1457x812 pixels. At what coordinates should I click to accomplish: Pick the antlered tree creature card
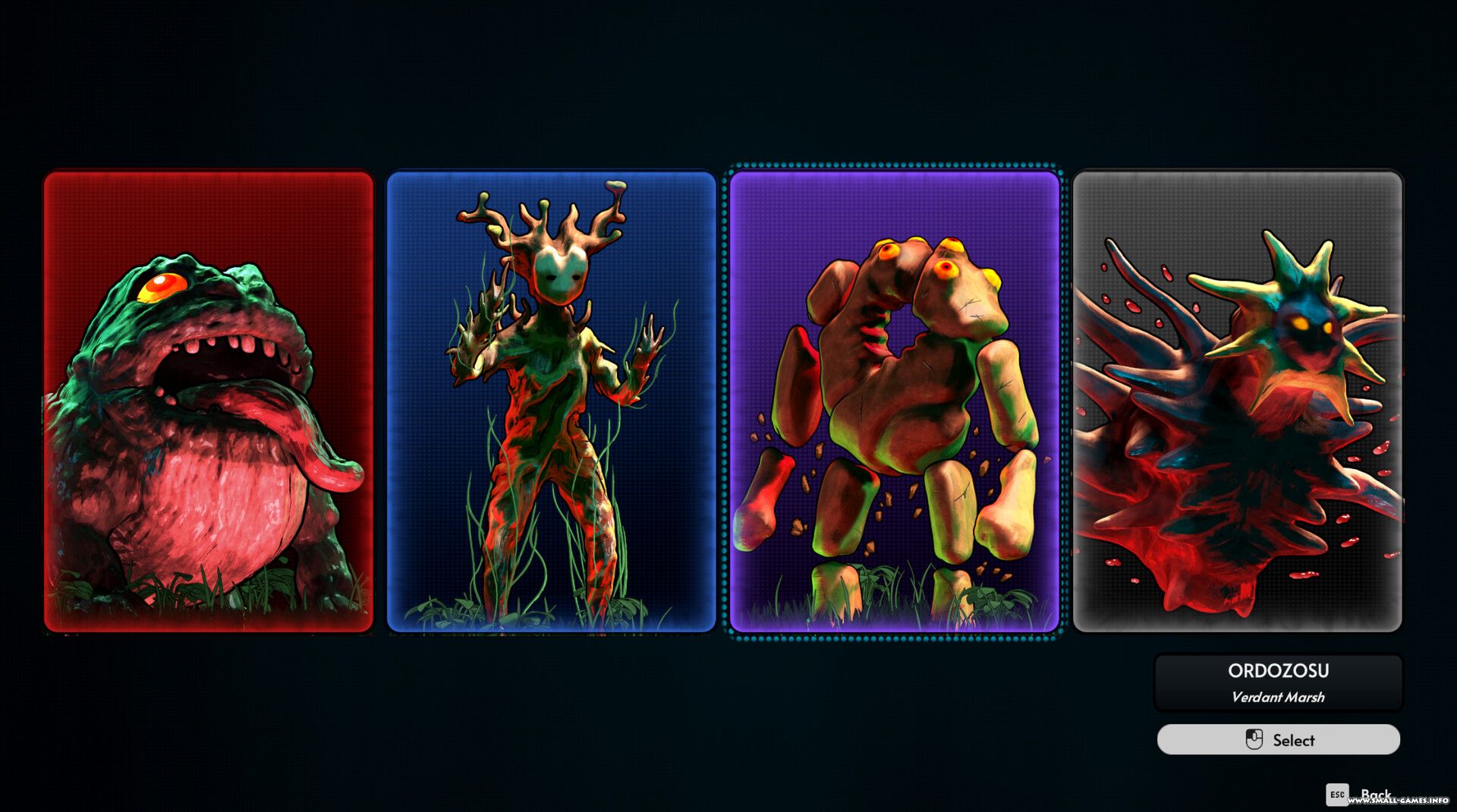[x=552, y=401]
